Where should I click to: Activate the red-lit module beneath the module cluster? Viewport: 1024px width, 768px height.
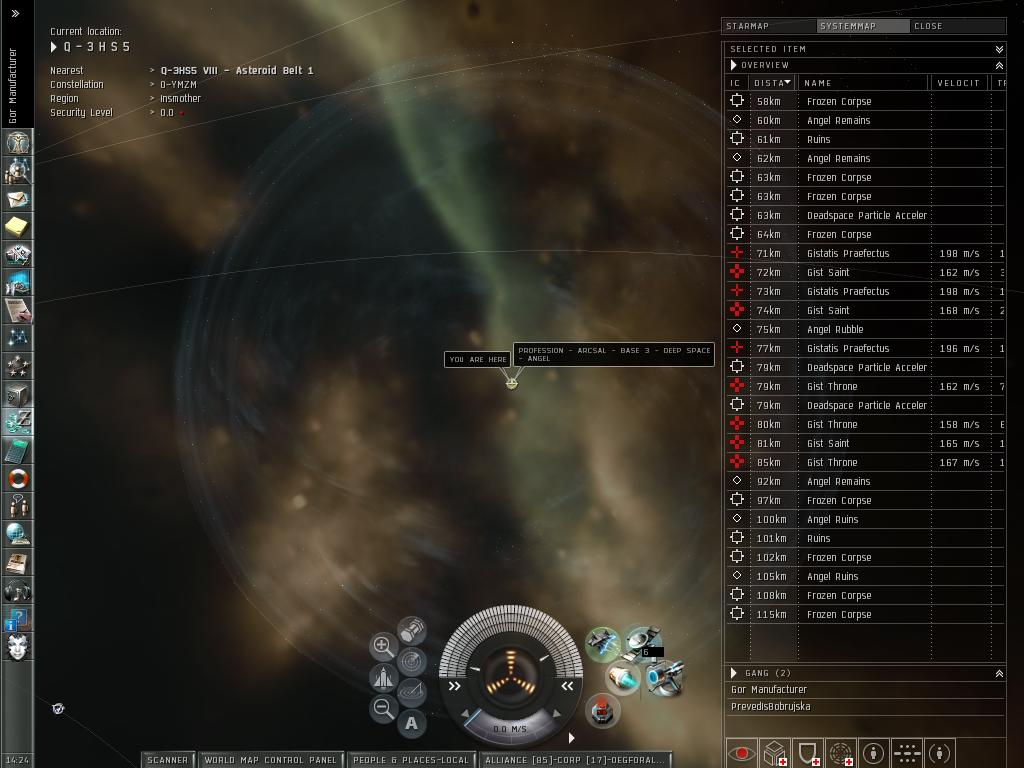(602, 711)
